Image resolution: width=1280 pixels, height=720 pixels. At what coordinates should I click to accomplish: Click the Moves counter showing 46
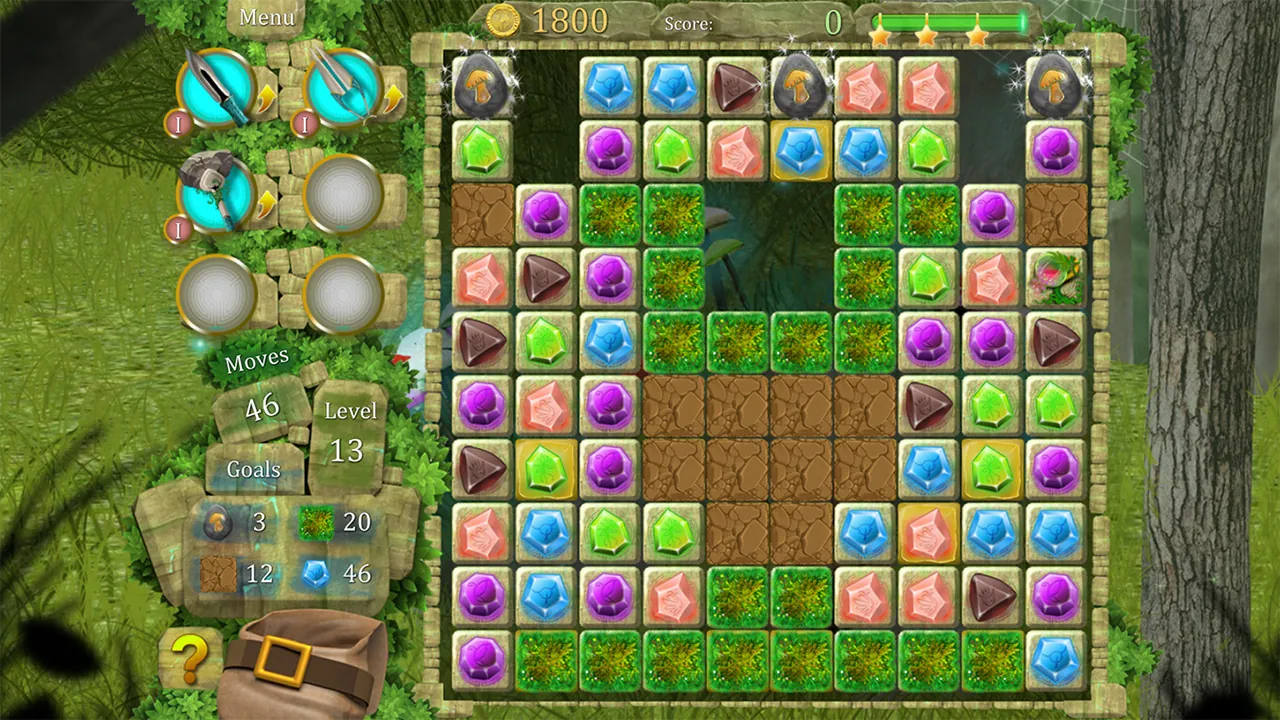(260, 407)
